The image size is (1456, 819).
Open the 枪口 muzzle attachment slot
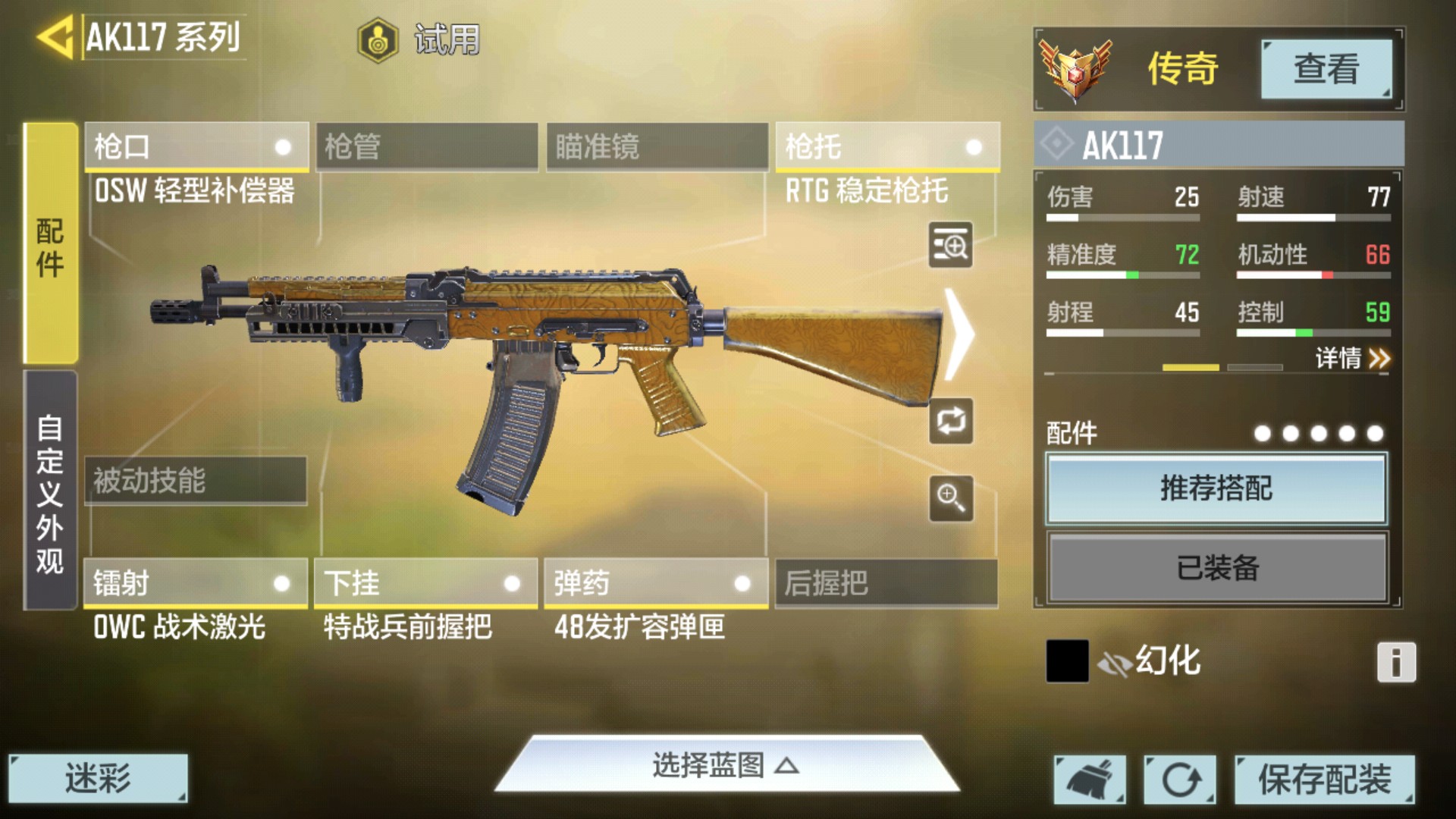(x=196, y=146)
